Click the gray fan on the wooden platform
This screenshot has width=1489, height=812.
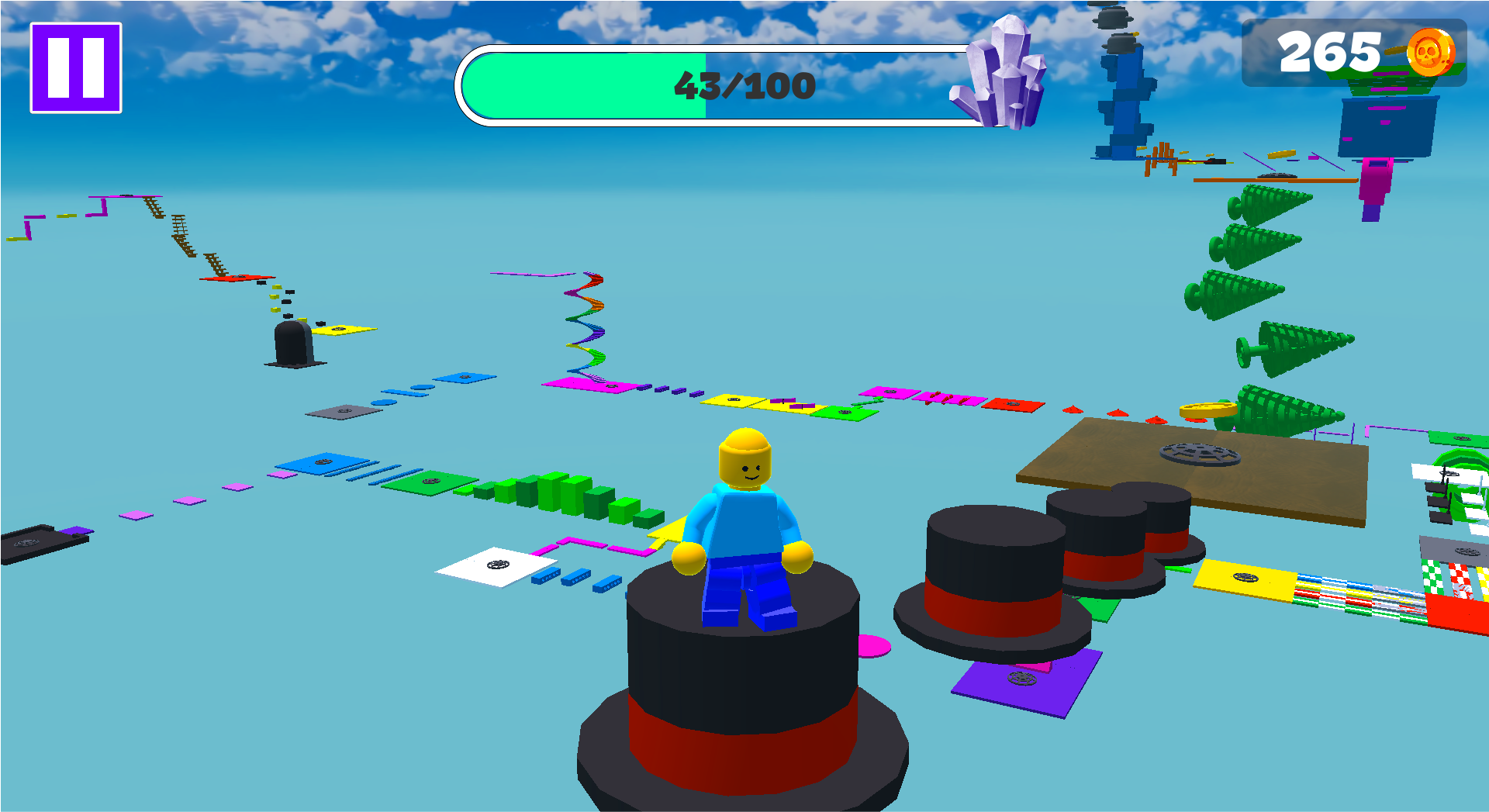tap(1201, 456)
